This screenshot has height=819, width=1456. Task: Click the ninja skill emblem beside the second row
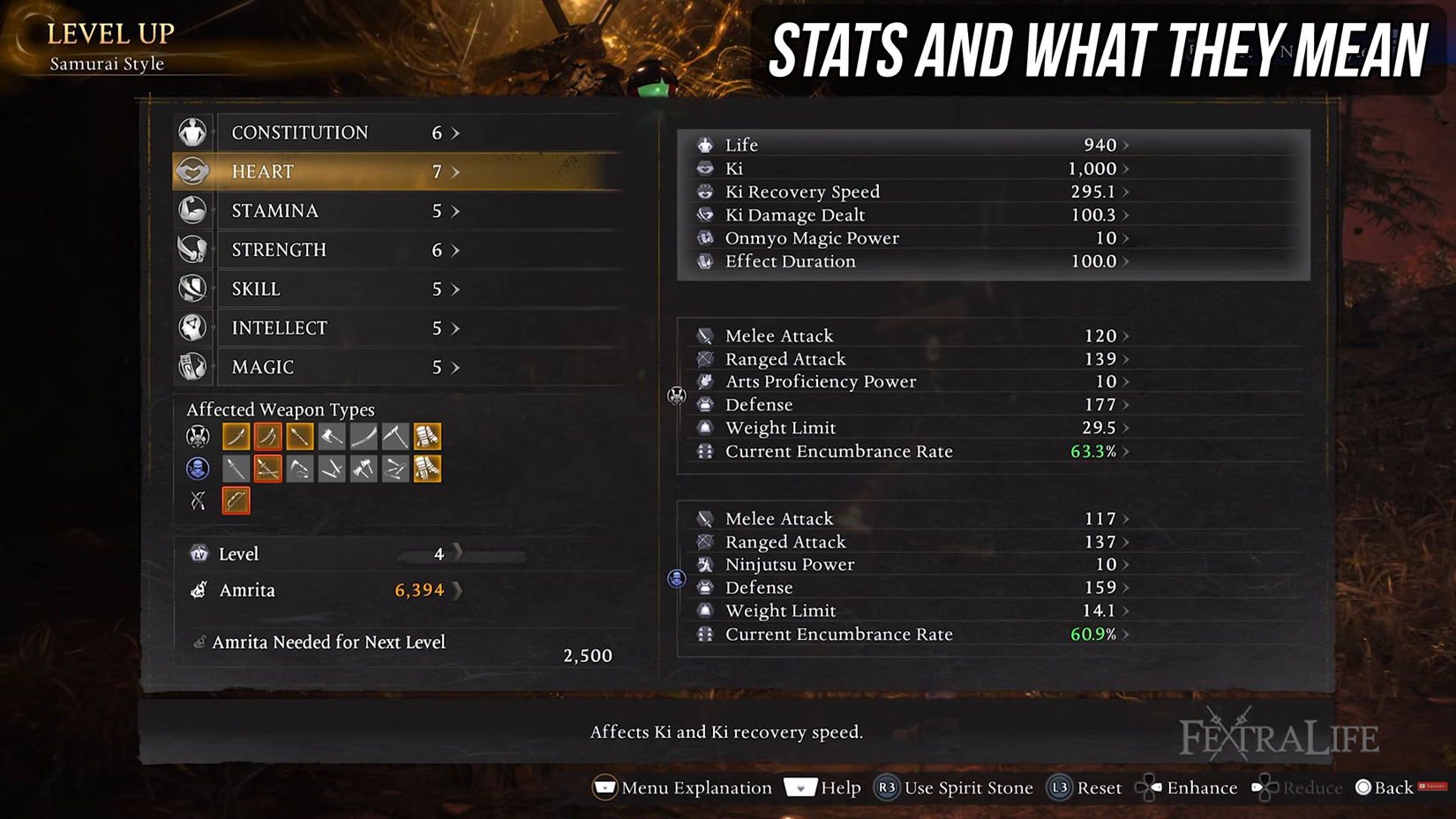pyautogui.click(x=196, y=468)
